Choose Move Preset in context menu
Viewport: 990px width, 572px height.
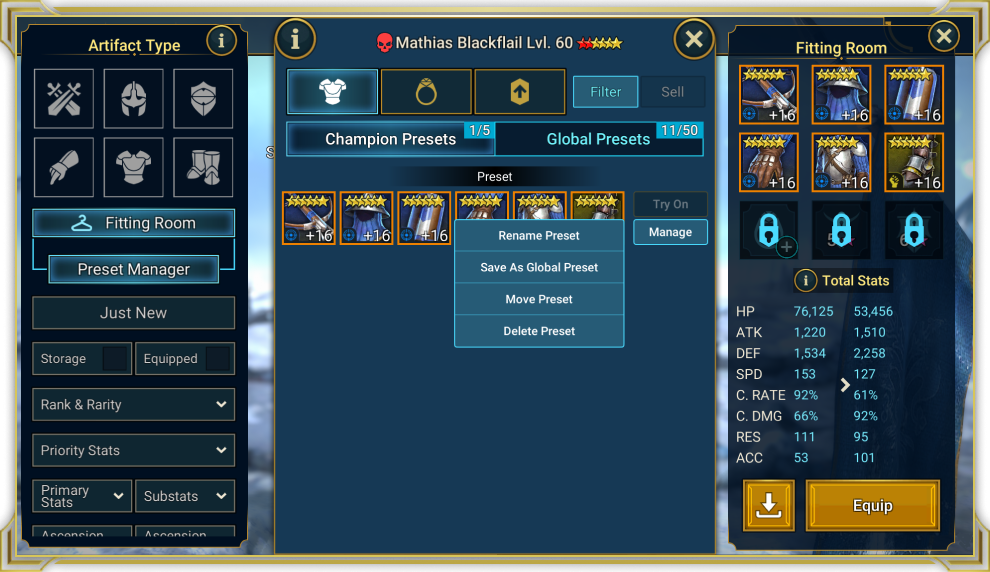click(539, 299)
